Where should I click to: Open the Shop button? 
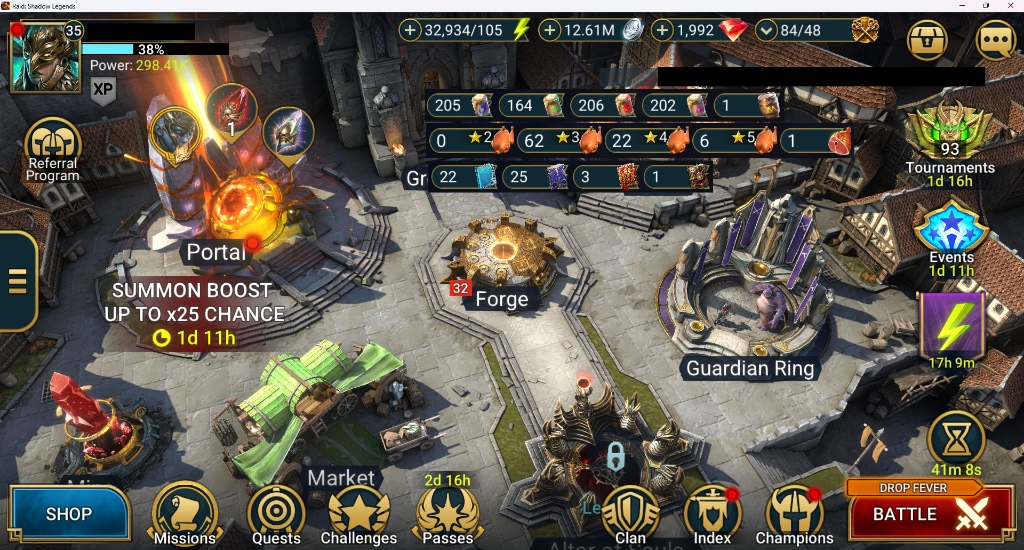click(69, 514)
